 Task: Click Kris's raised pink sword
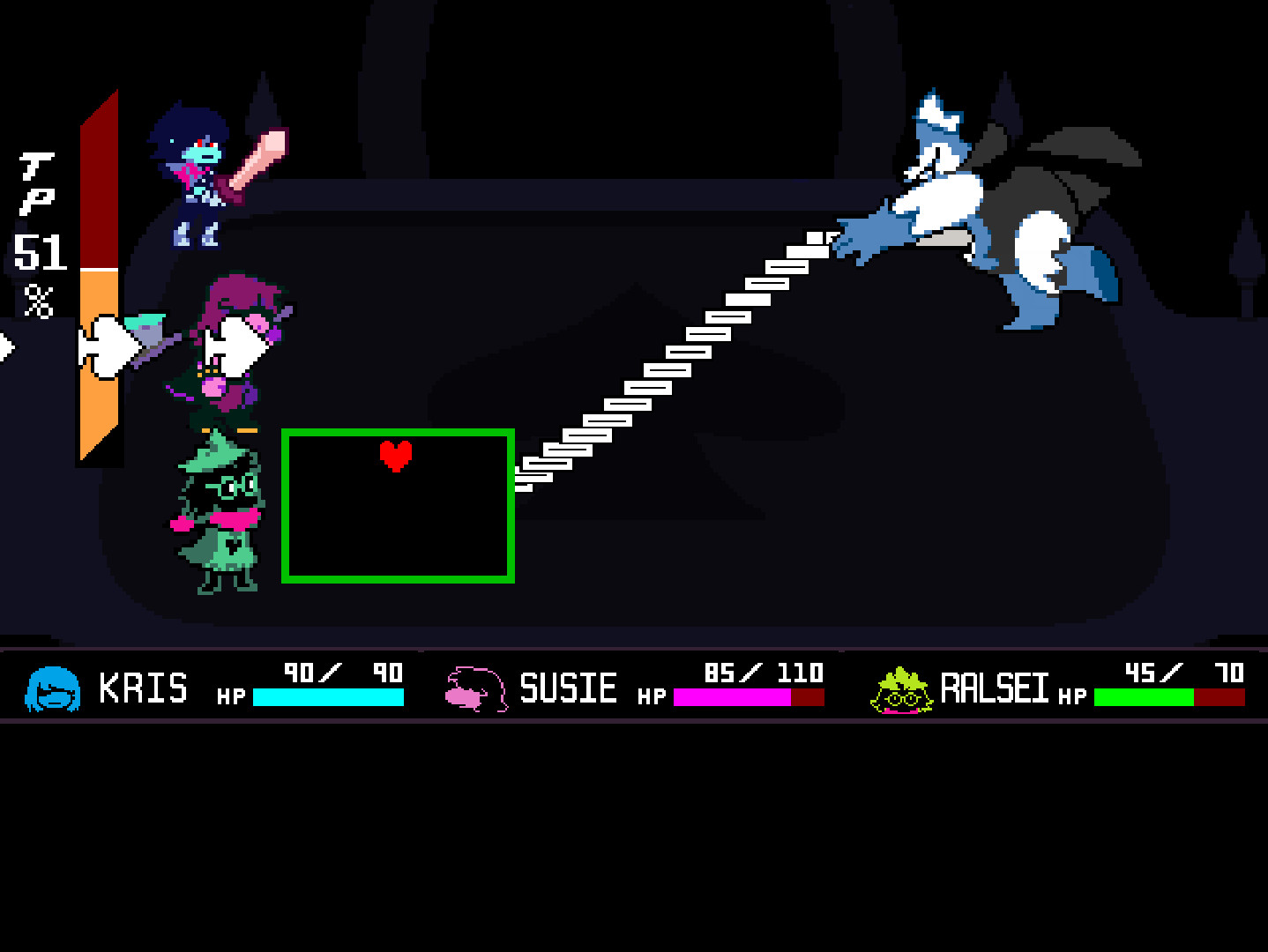click(260, 154)
